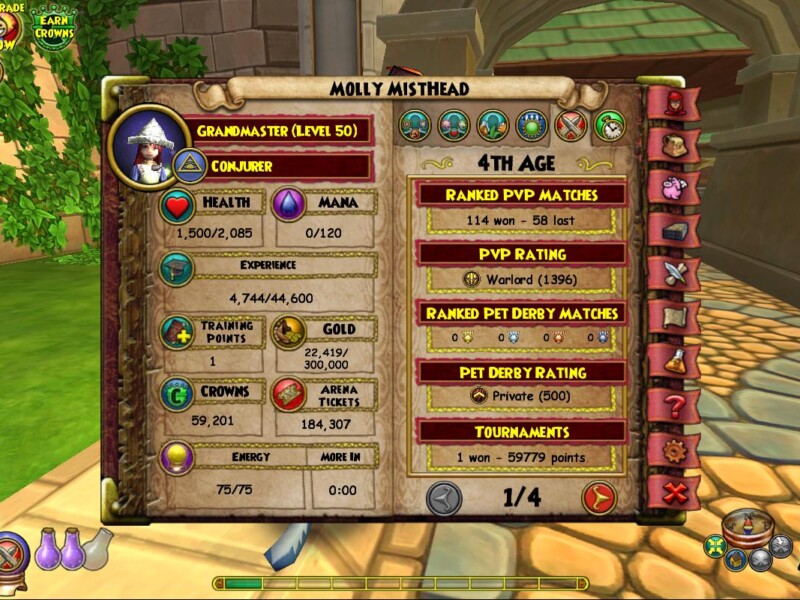
Task: Show the crossed swords PvP stats
Action: (570, 126)
